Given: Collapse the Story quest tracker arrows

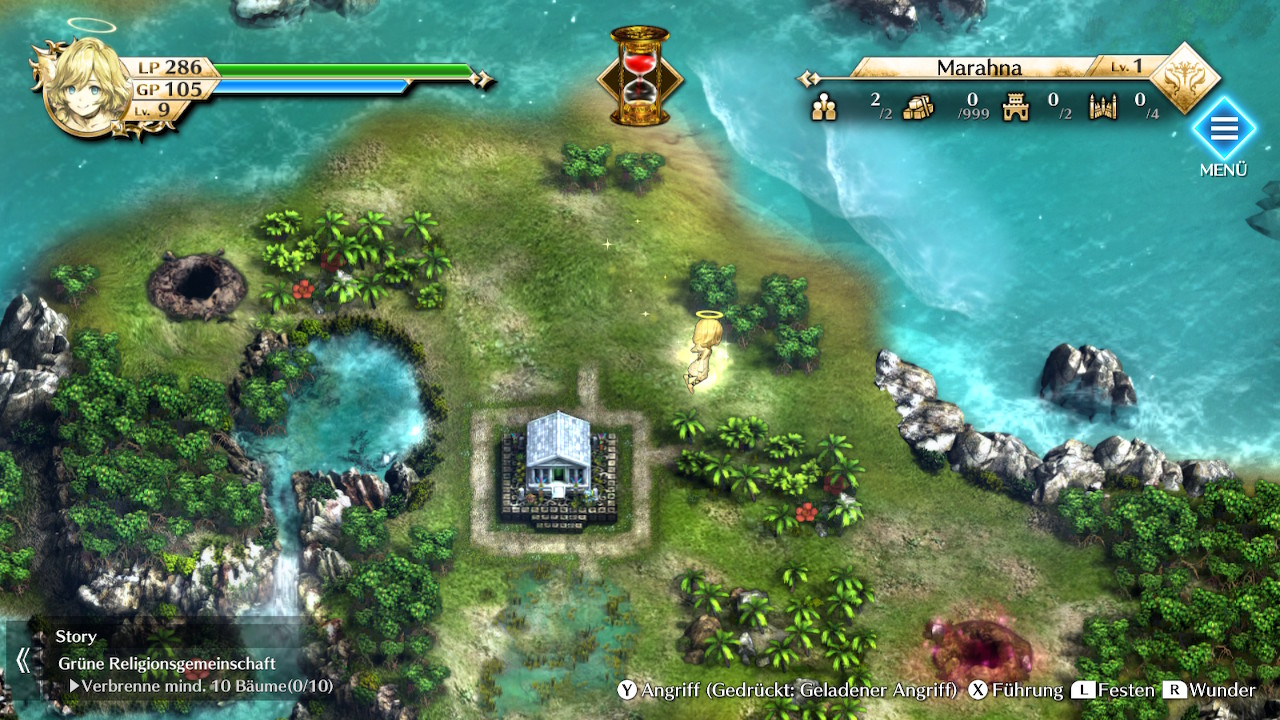Looking at the screenshot, I should click(x=23, y=660).
